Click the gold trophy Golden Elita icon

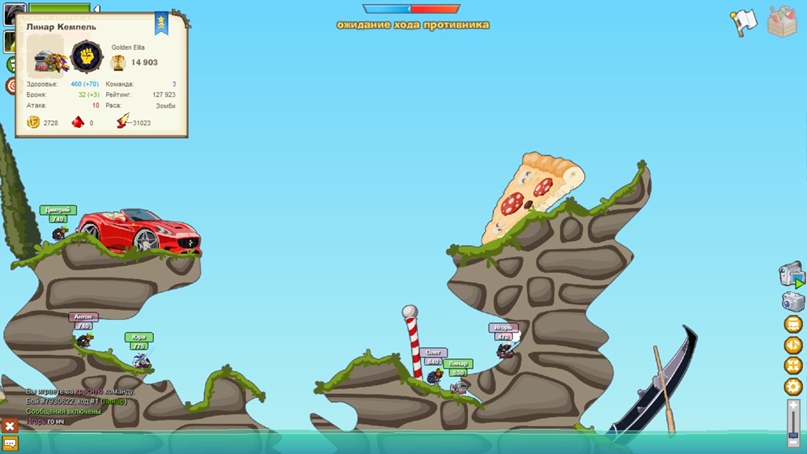118,62
